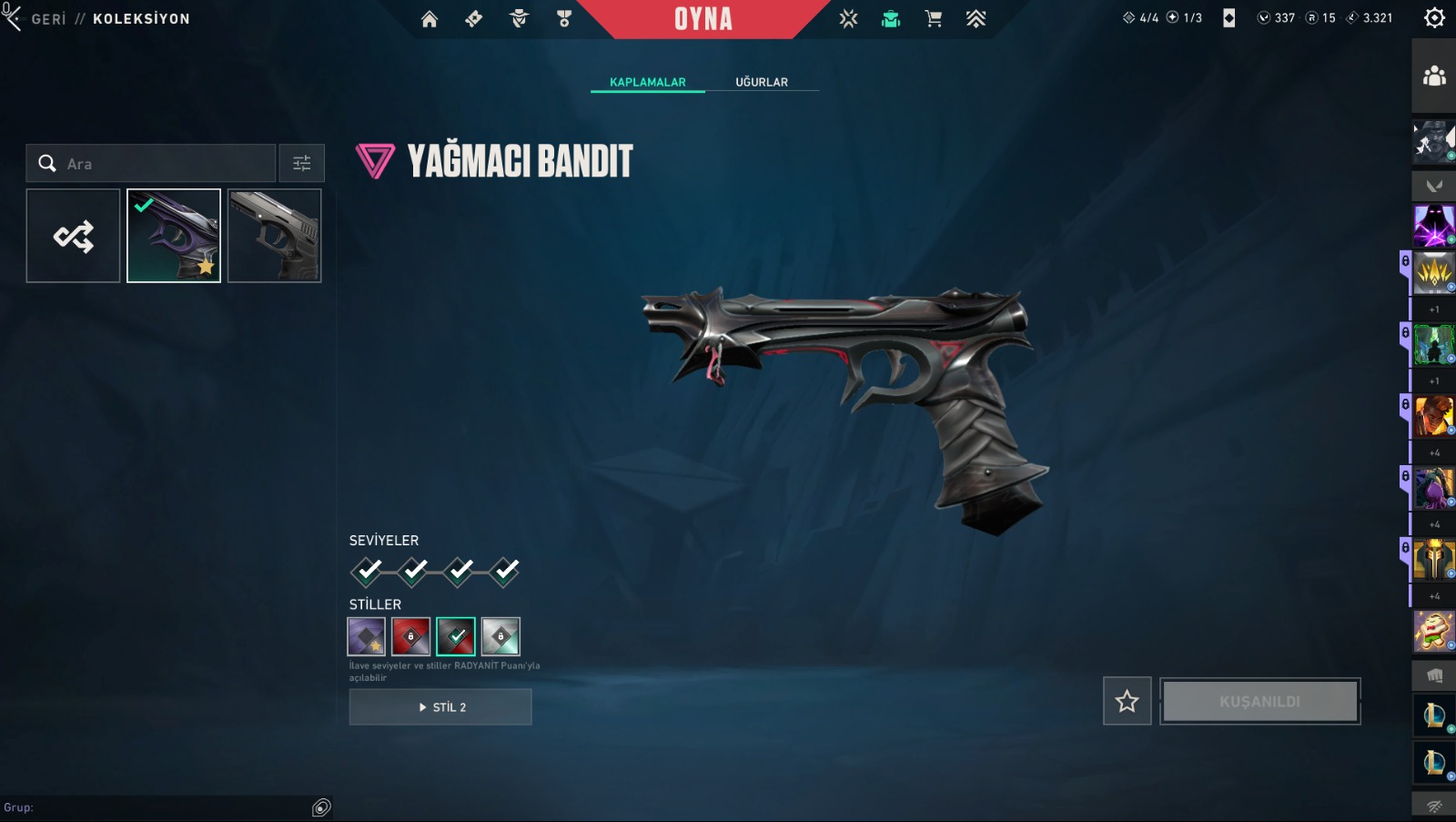
Task: Open the settings gear
Action: (1434, 18)
